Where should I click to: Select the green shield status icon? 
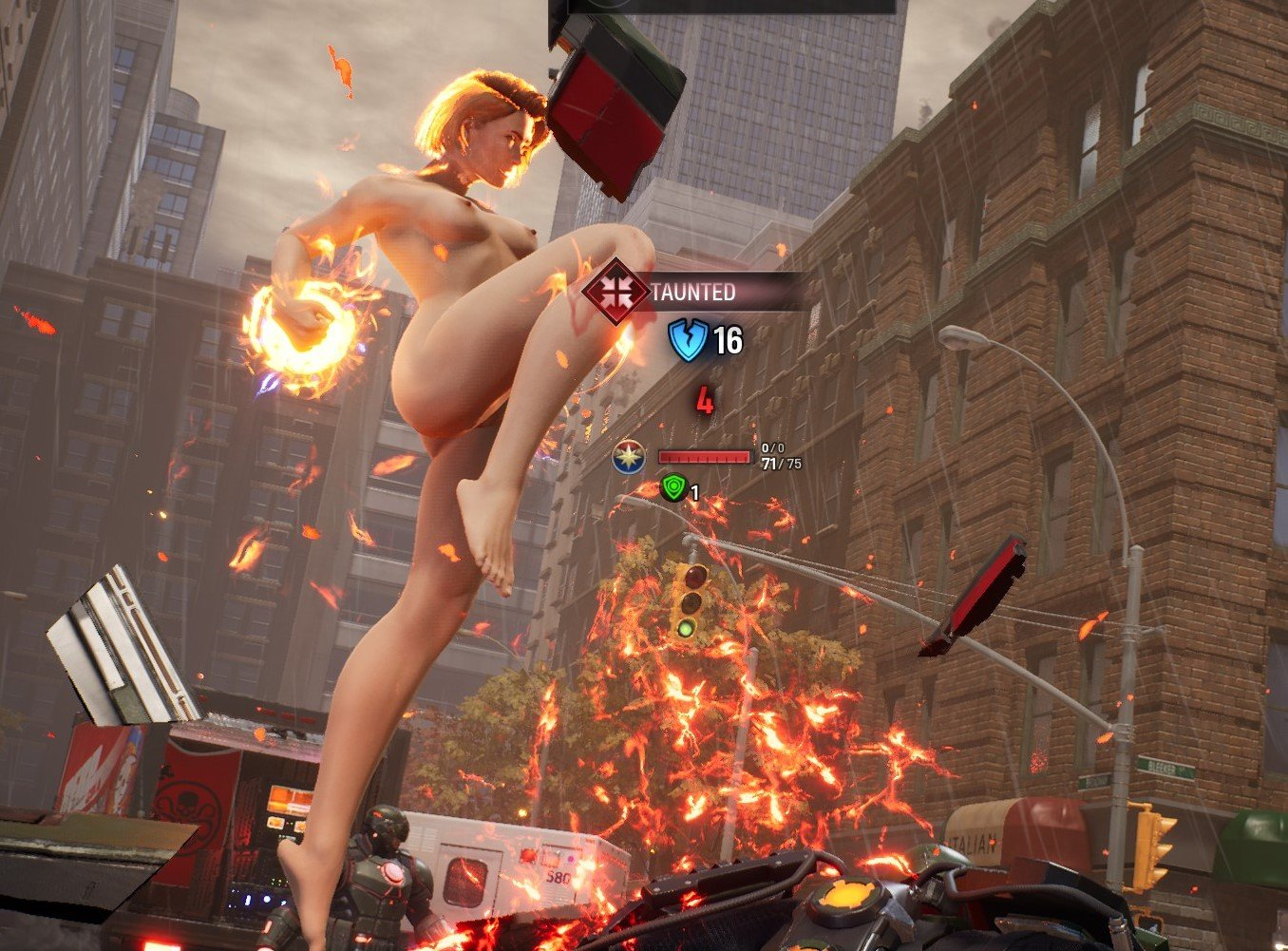click(673, 489)
